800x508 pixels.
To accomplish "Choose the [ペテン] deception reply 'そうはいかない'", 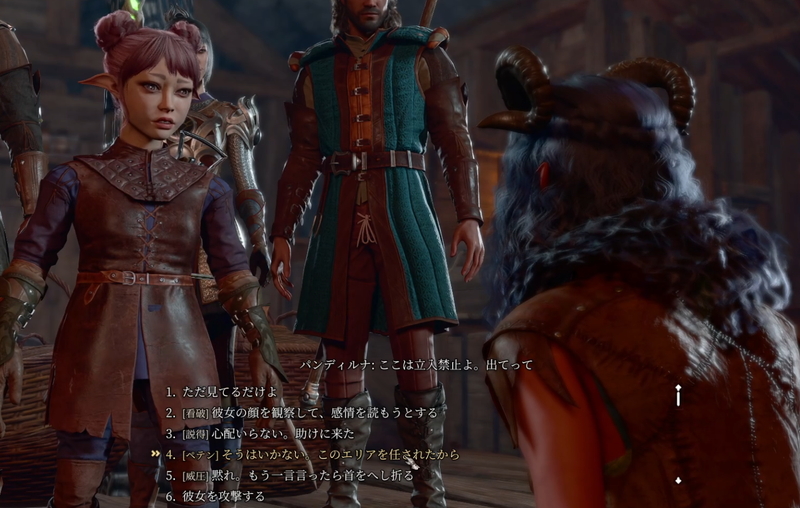I will coord(320,454).
